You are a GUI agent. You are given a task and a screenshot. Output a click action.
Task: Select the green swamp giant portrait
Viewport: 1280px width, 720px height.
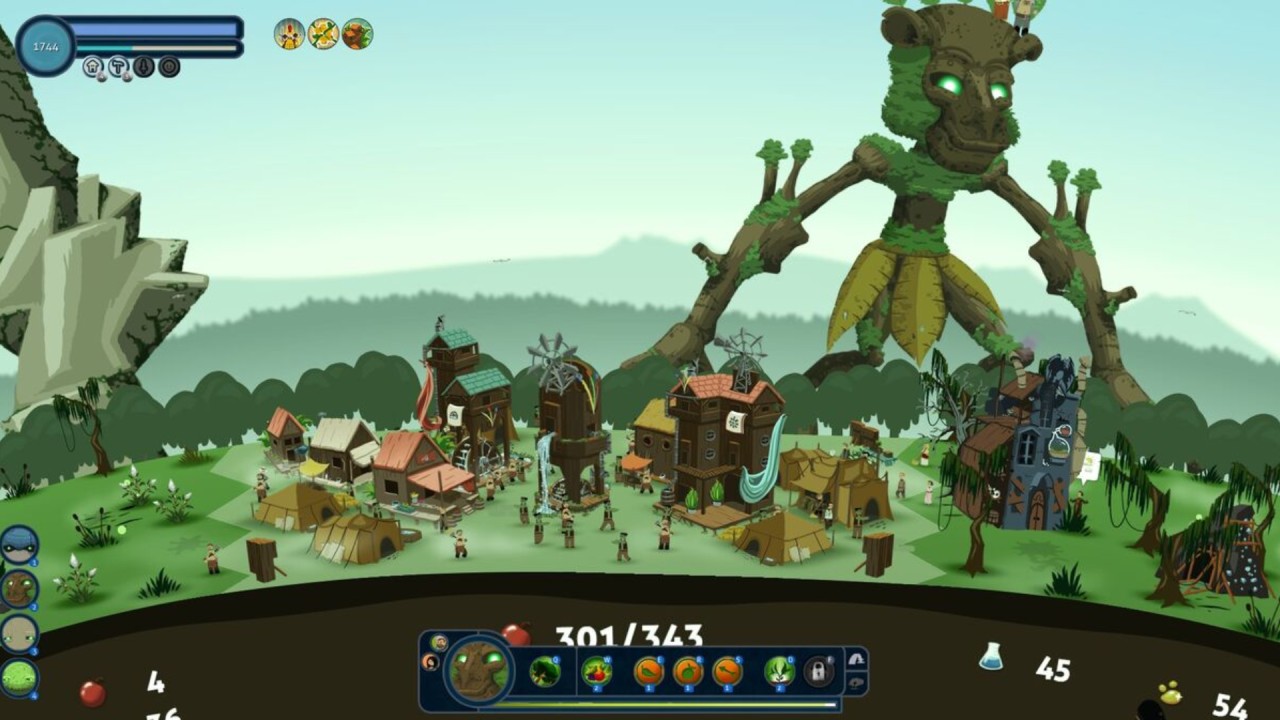pyautogui.click(x=19, y=678)
